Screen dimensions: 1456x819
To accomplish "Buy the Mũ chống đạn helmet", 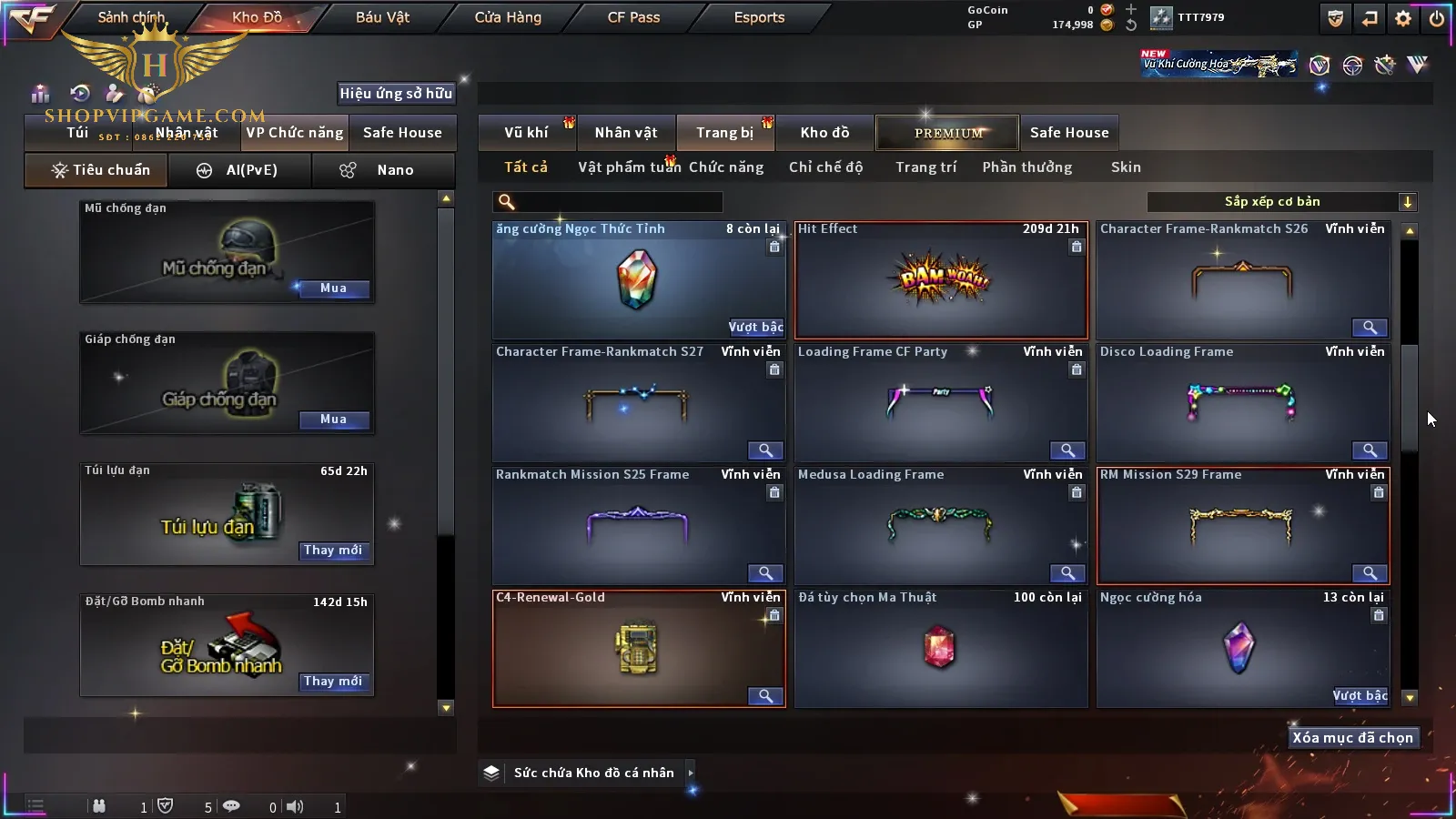I will click(333, 288).
